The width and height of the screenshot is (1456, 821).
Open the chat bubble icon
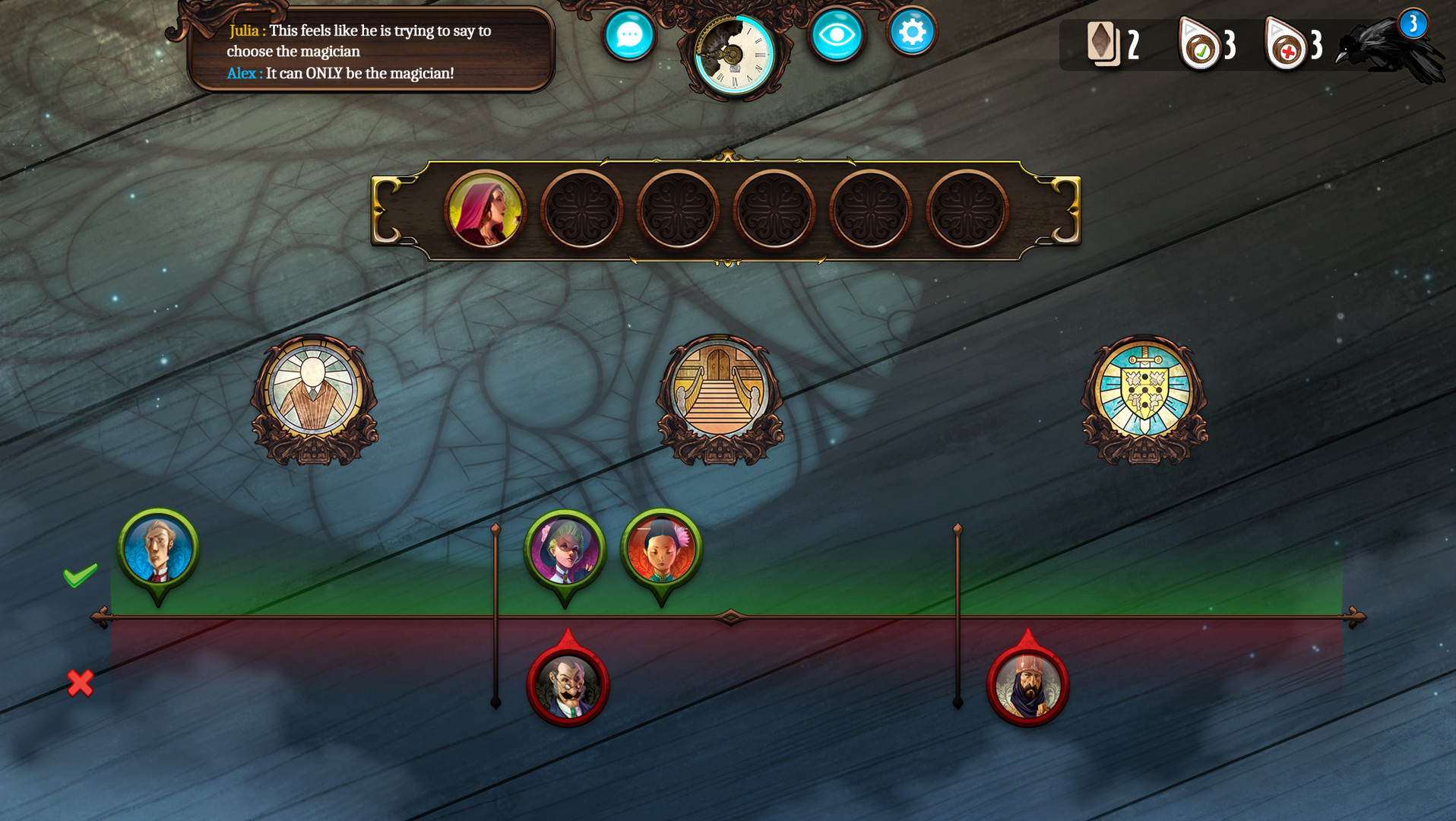628,33
